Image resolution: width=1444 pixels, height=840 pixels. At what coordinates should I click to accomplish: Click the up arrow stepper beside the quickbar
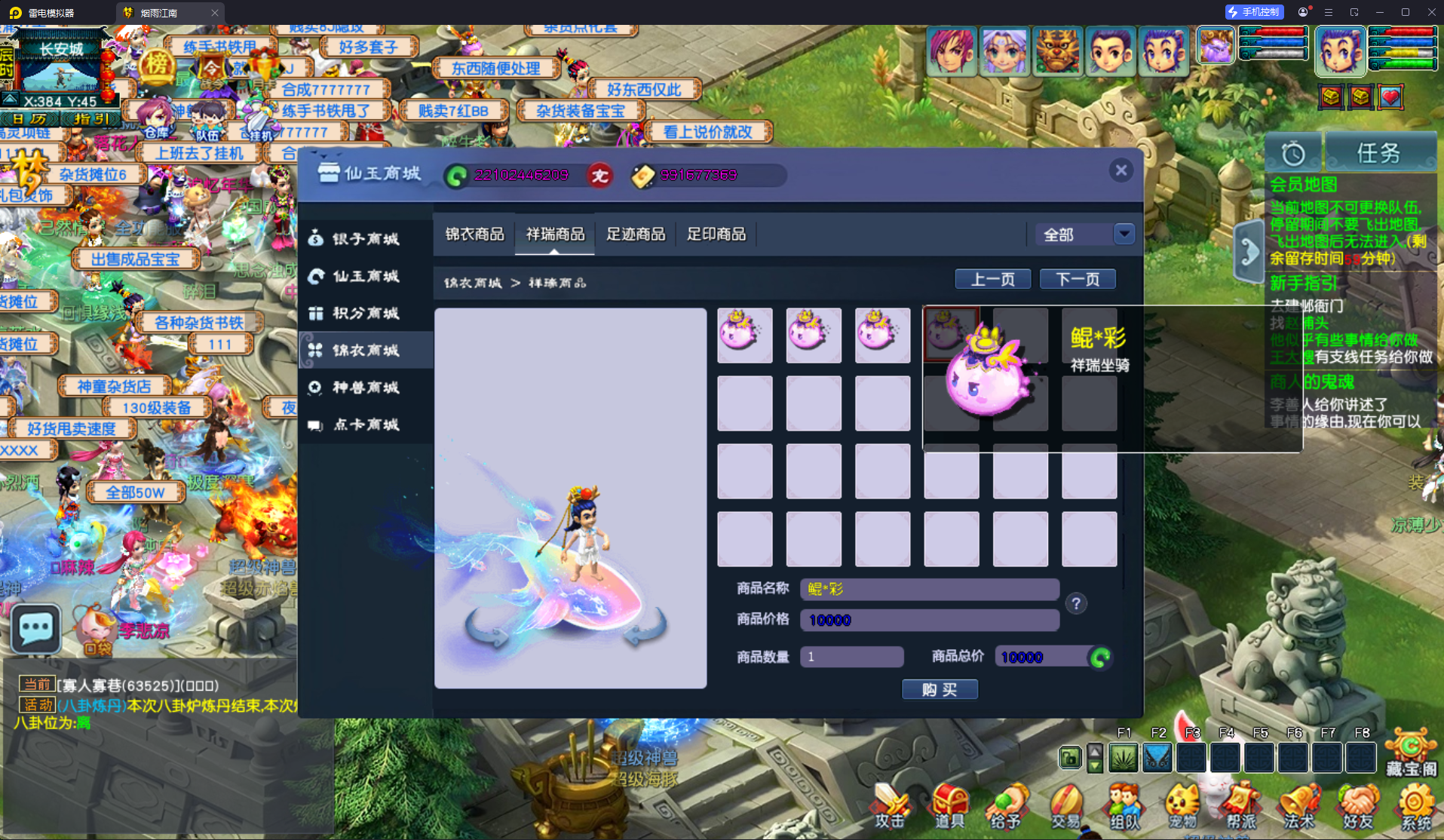(x=1095, y=752)
